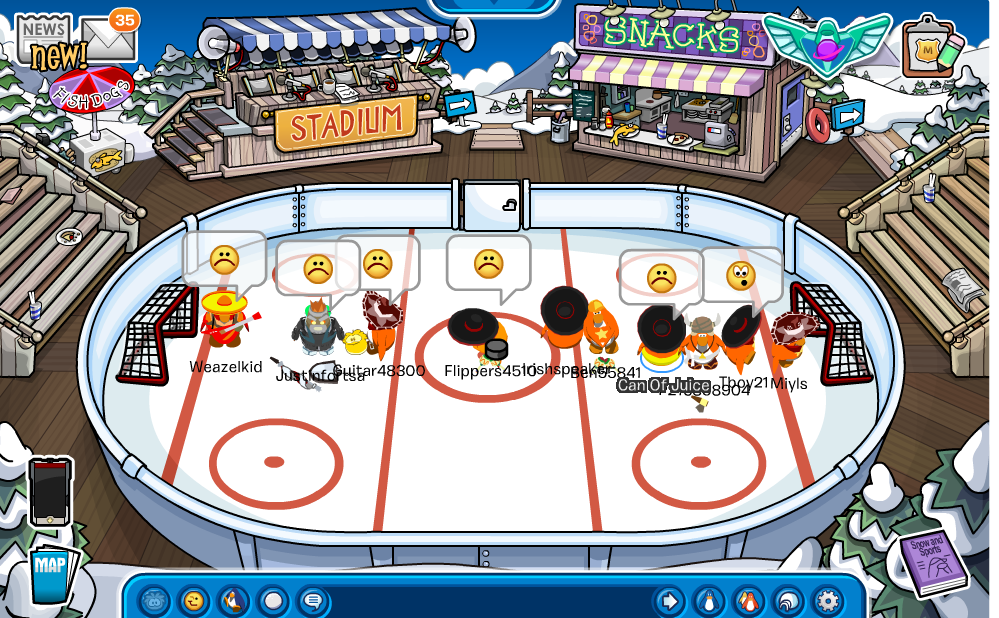Open the emotes menu with the winking face
Screen dimensions: 999x618
[x=194, y=601]
